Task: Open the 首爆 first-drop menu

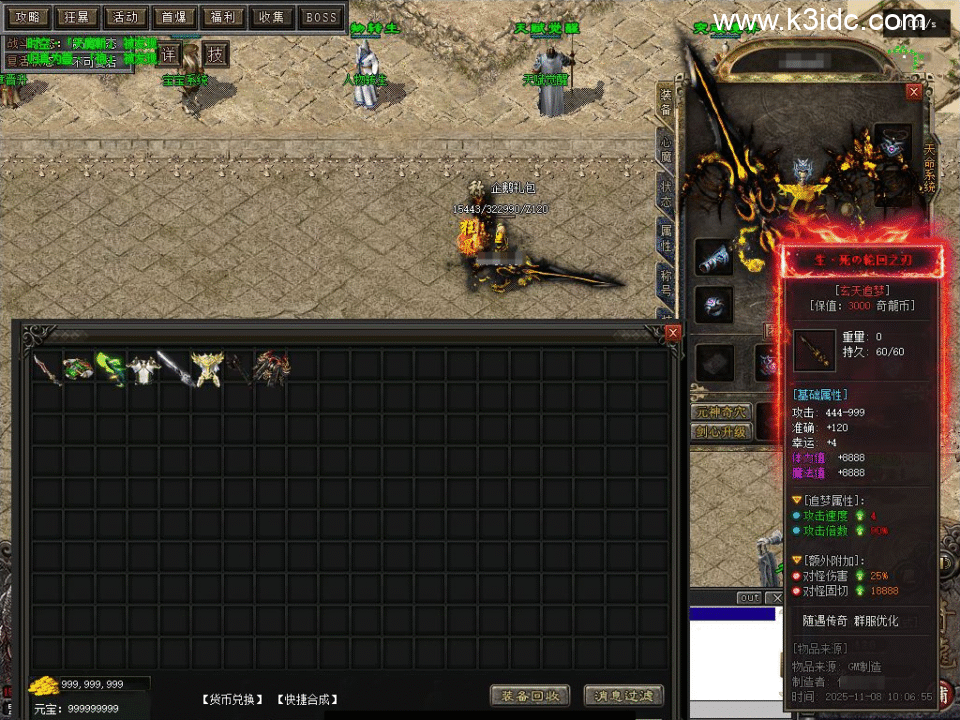Action: coord(174,17)
